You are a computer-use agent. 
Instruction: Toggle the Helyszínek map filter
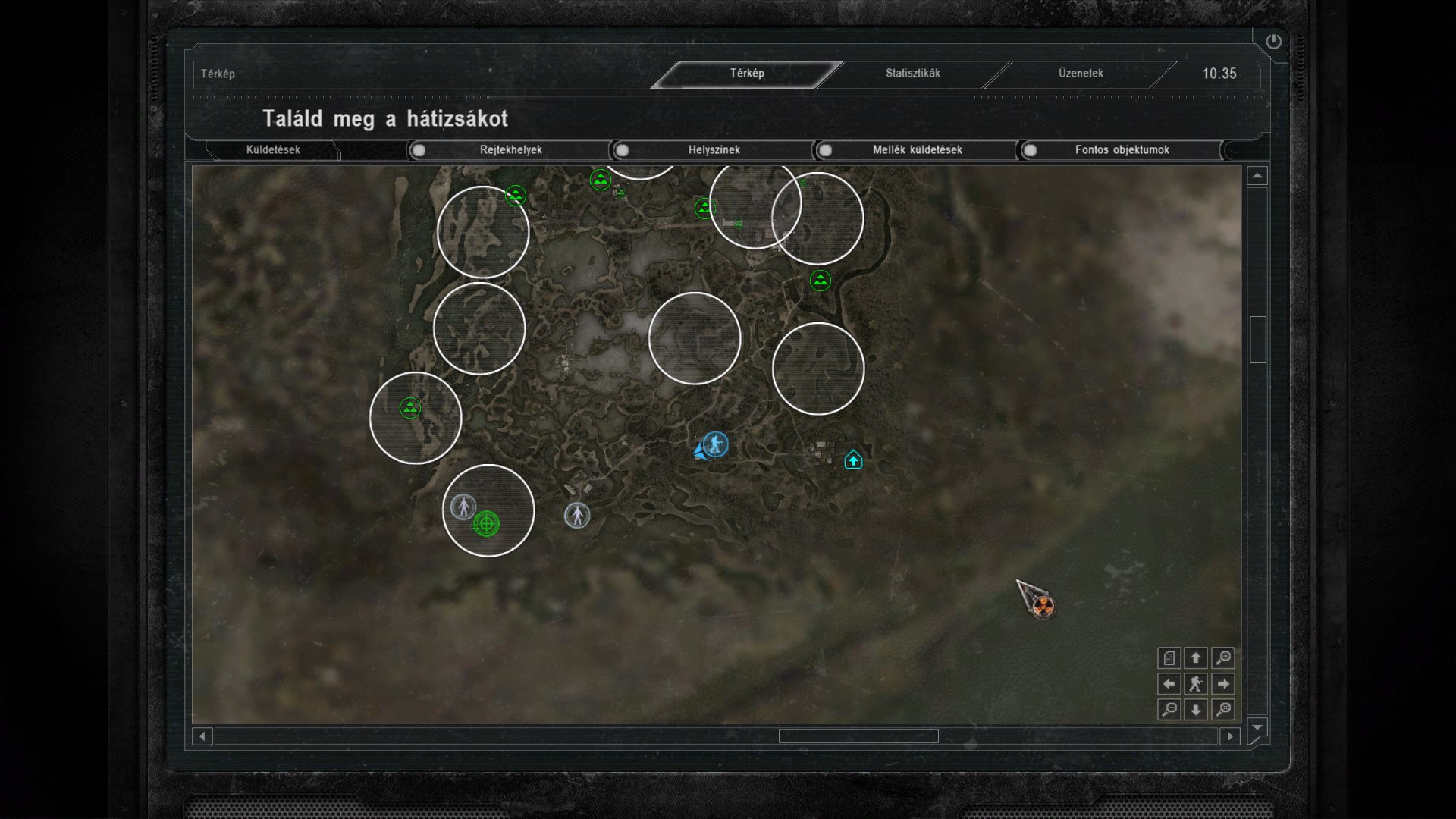pos(622,150)
